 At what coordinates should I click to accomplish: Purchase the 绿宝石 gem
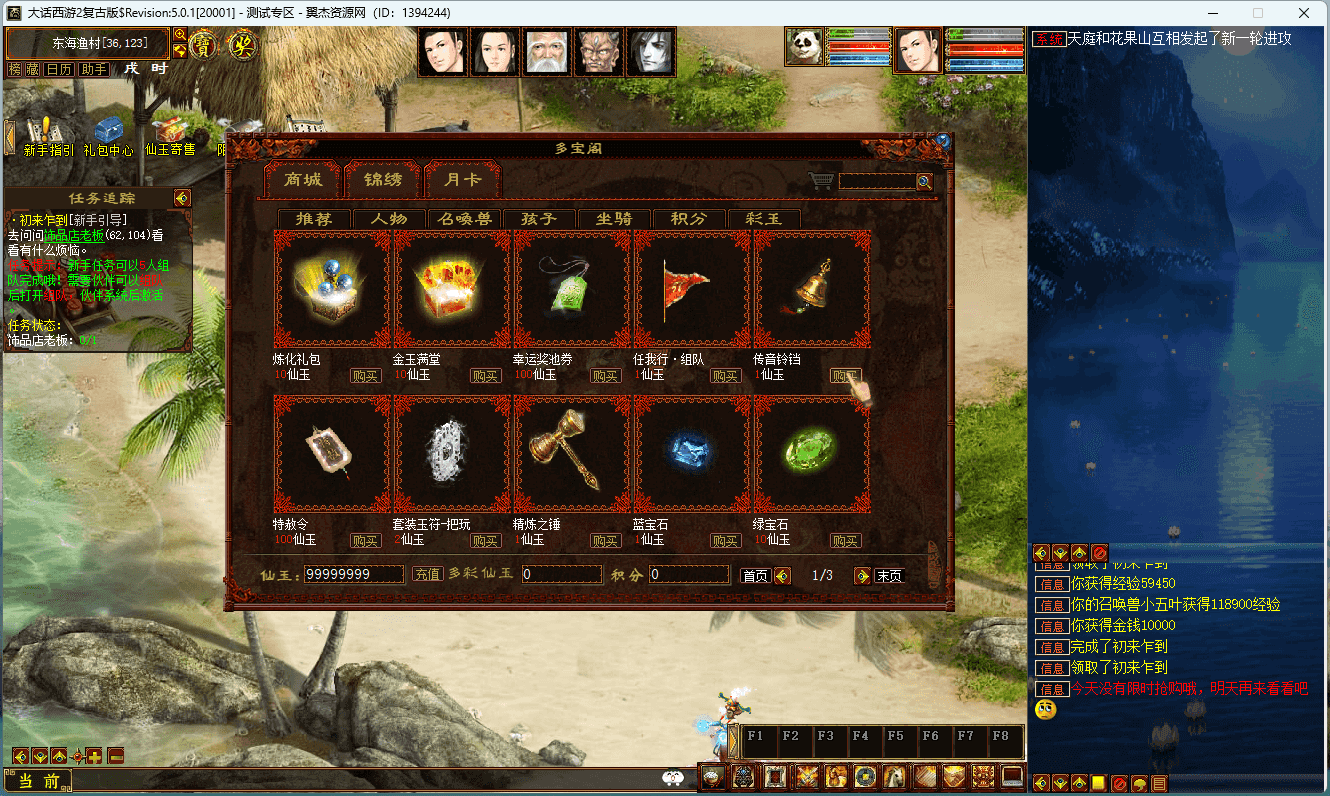pos(845,541)
